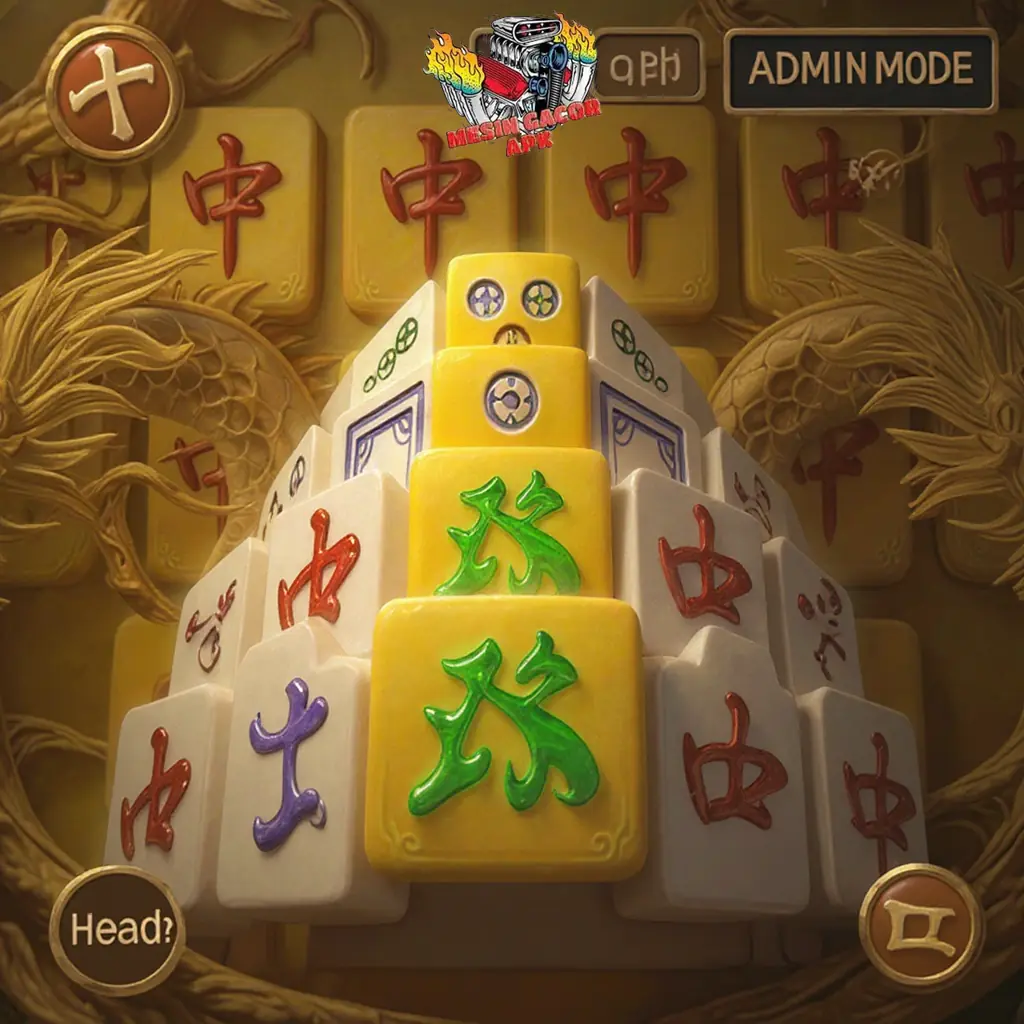
Task: Click the ADMIN MODE button
Action: (x=860, y=69)
